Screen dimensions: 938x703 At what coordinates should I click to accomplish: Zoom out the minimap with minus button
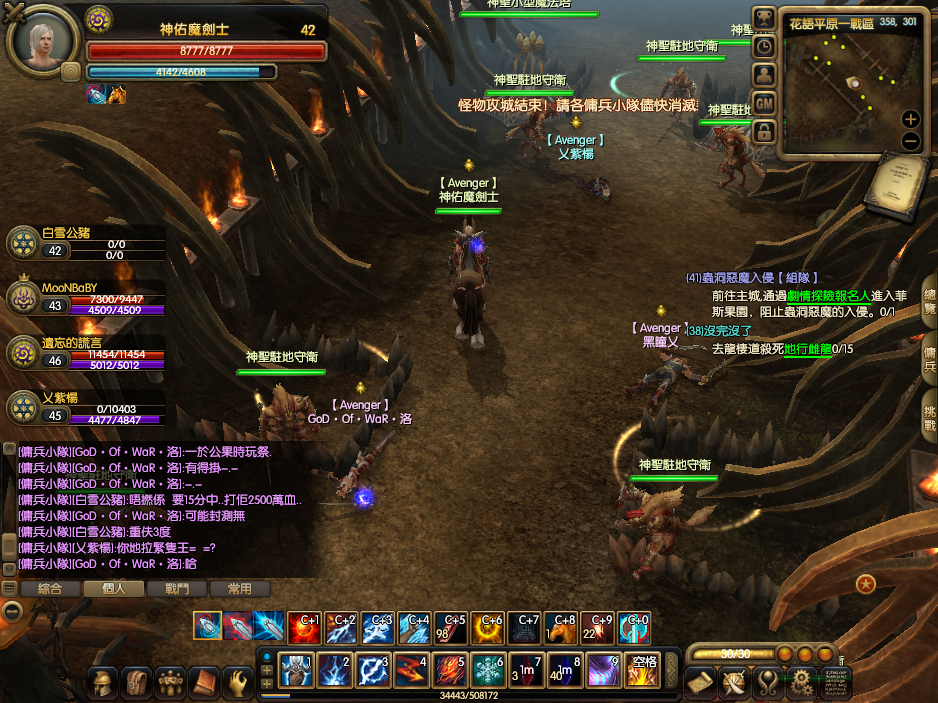pyautogui.click(x=910, y=141)
